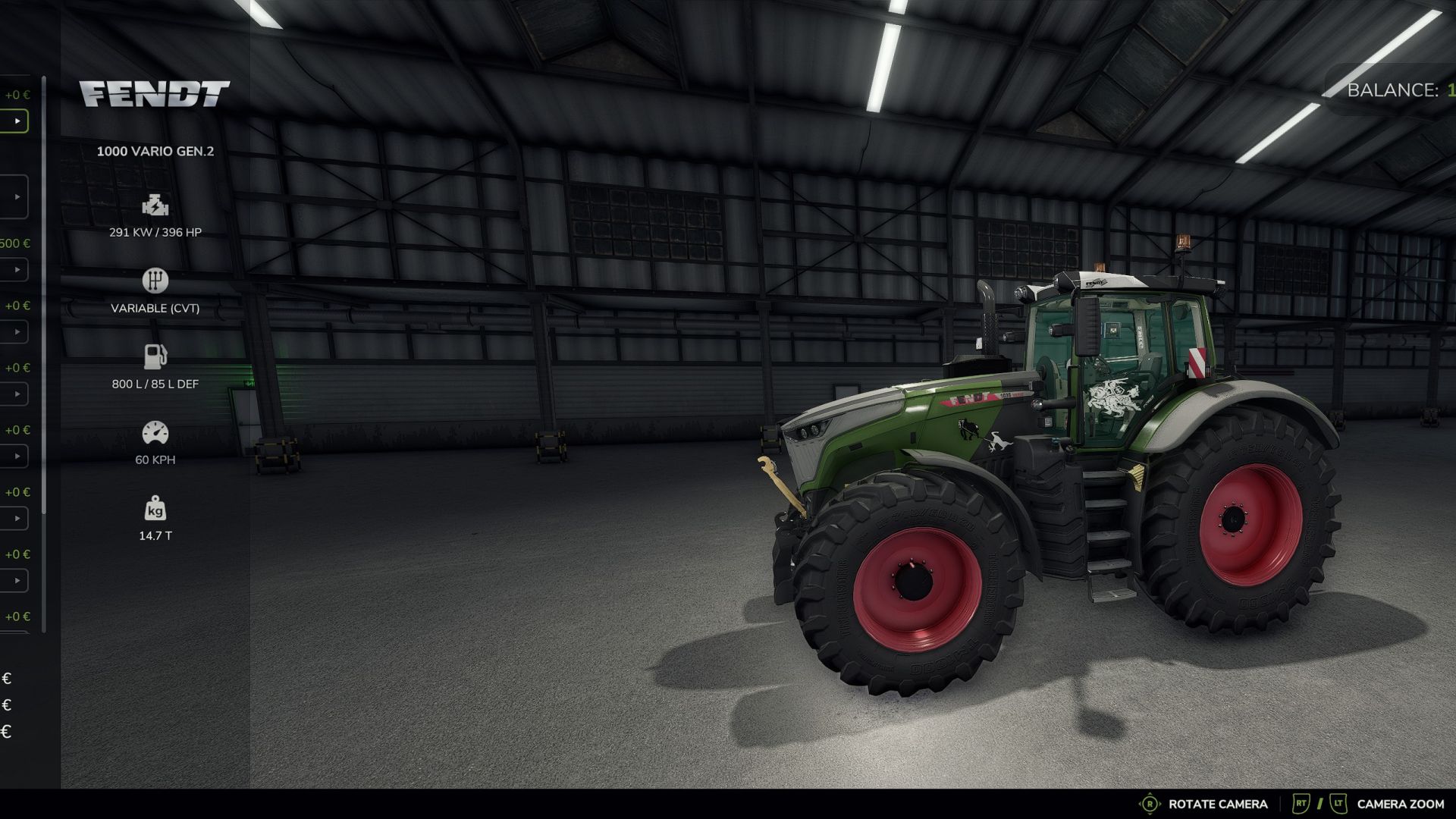1456x819 pixels.
Task: Advance the fifth configuration option arrow
Action: pos(17,394)
